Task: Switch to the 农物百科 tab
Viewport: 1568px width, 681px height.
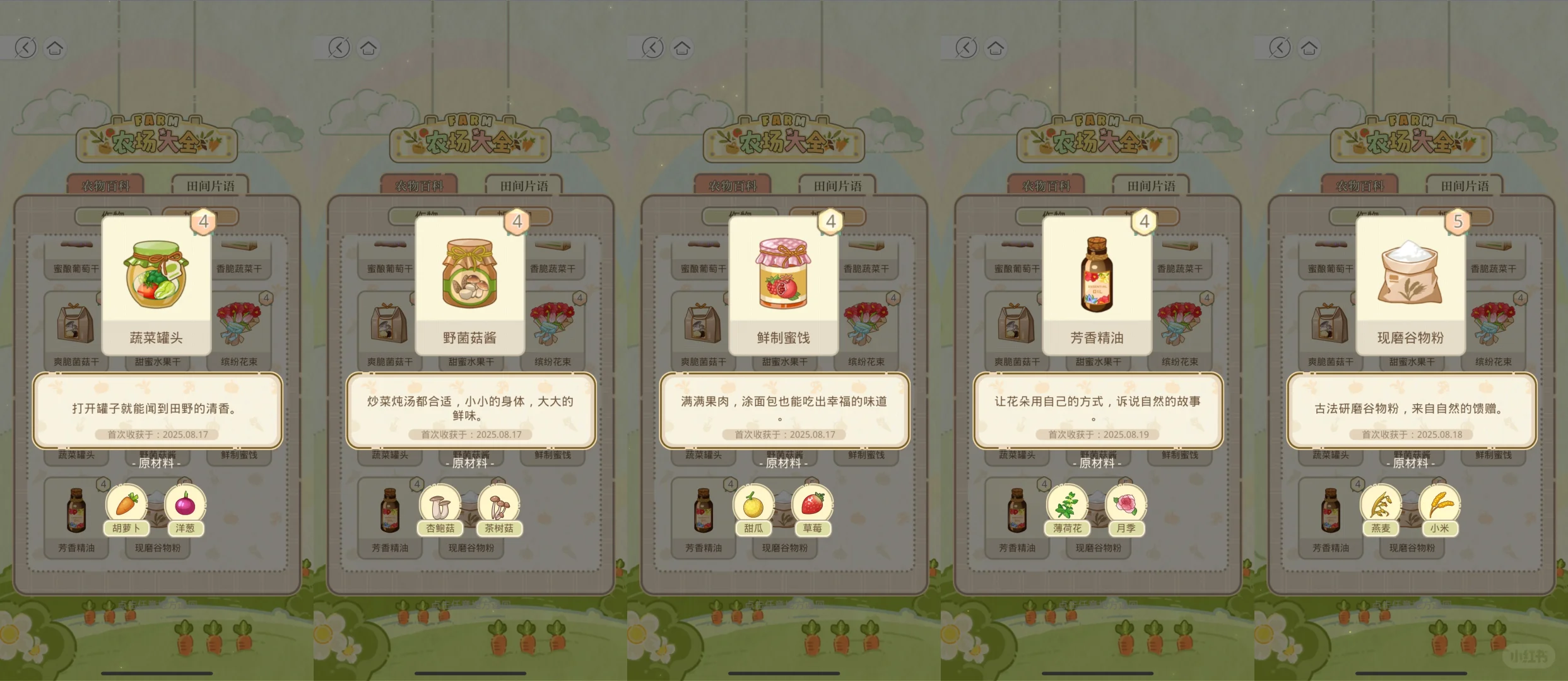Action: 106,185
